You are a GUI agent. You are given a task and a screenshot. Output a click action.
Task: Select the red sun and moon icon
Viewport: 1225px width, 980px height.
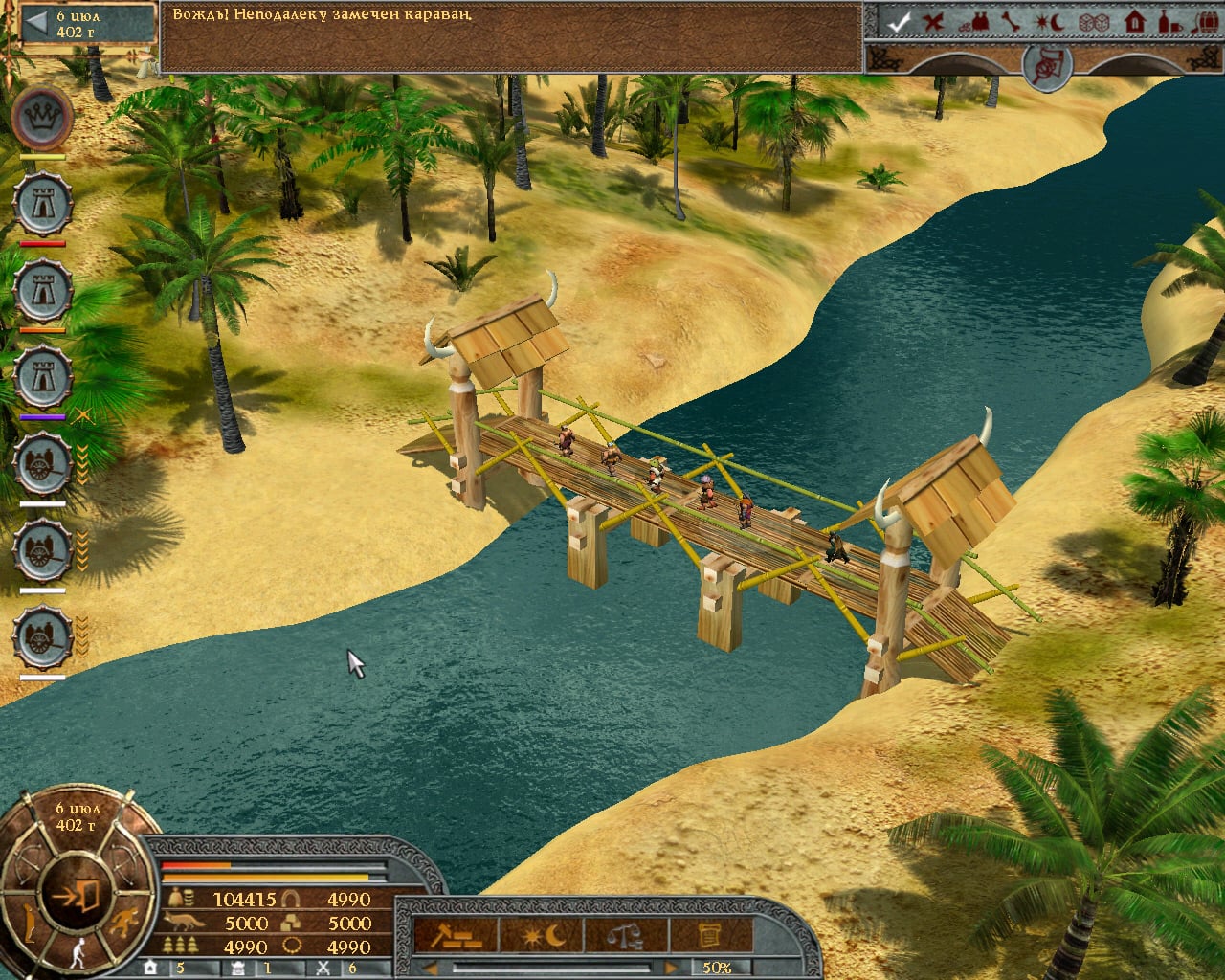1052,22
